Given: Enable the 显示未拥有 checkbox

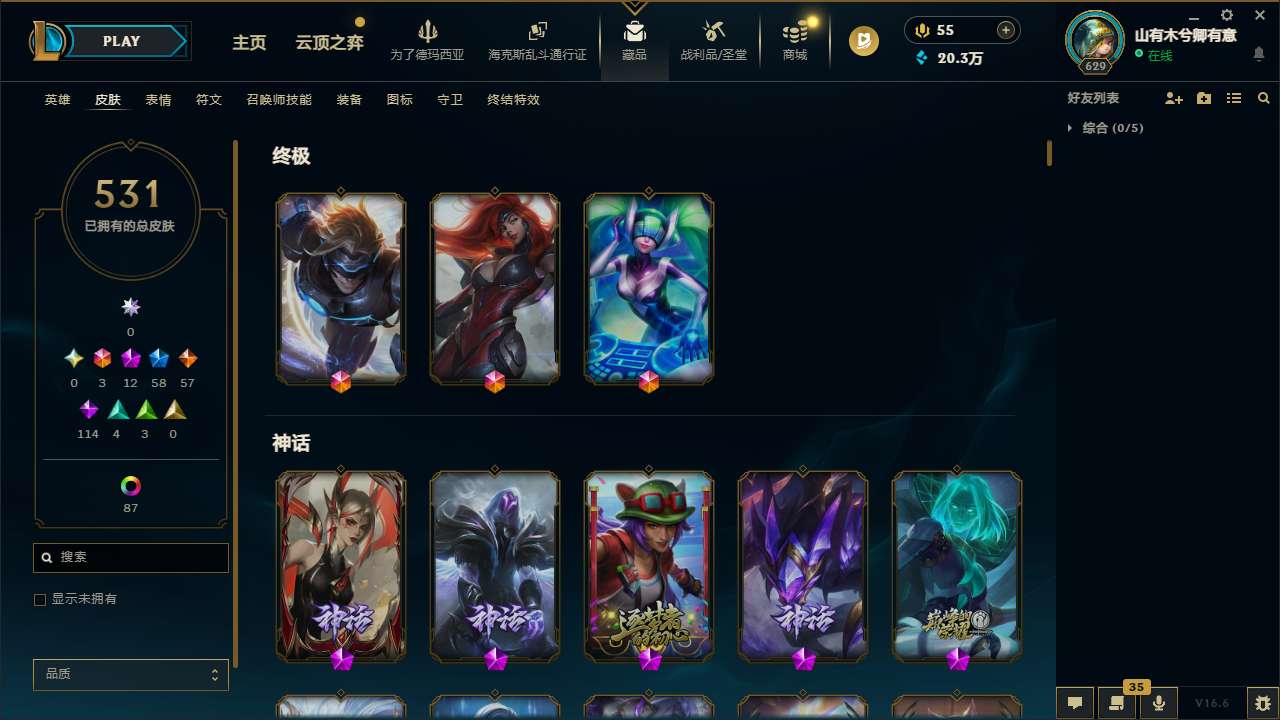Looking at the screenshot, I should point(40,599).
